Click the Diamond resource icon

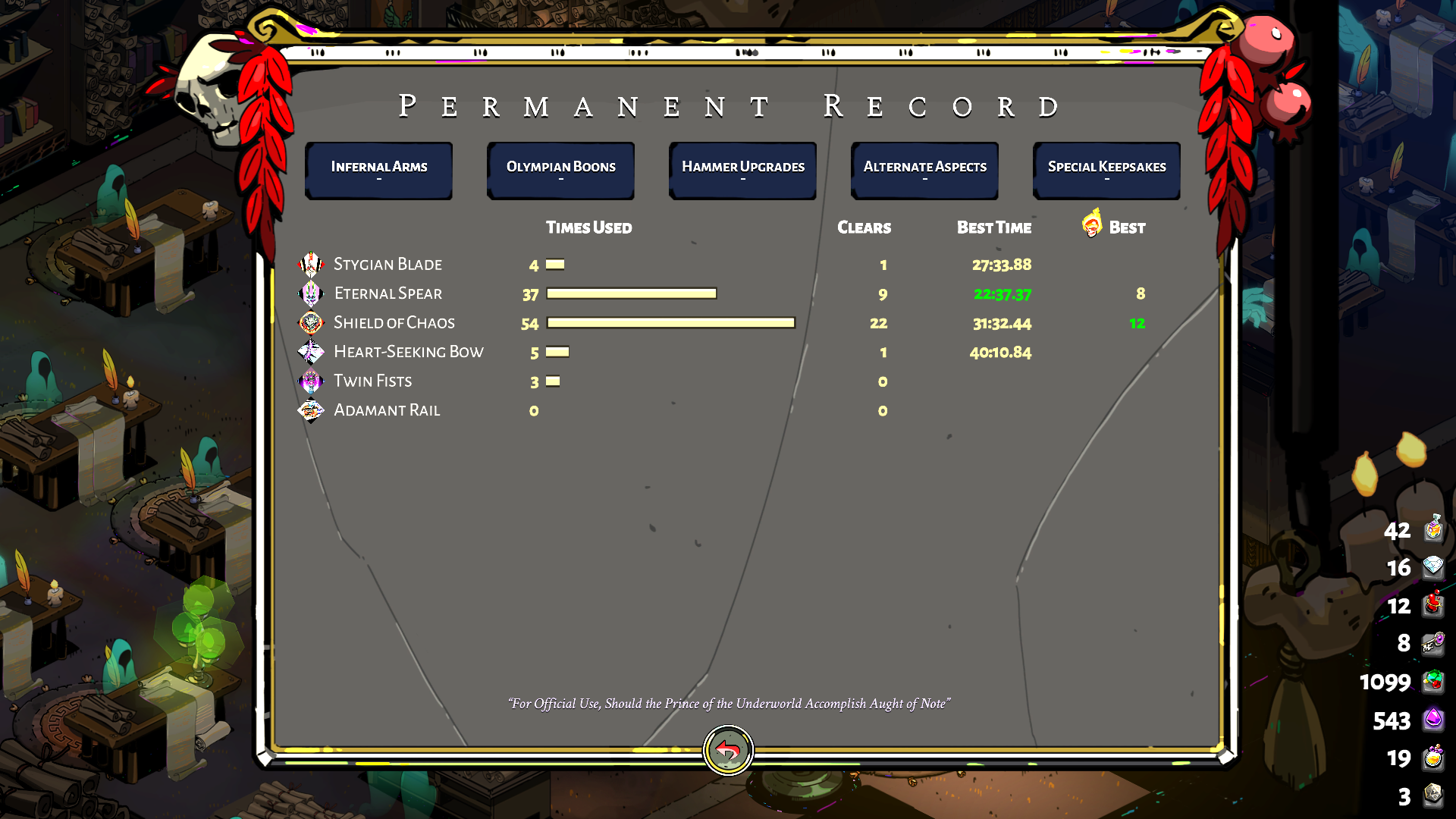pyautogui.click(x=1433, y=568)
